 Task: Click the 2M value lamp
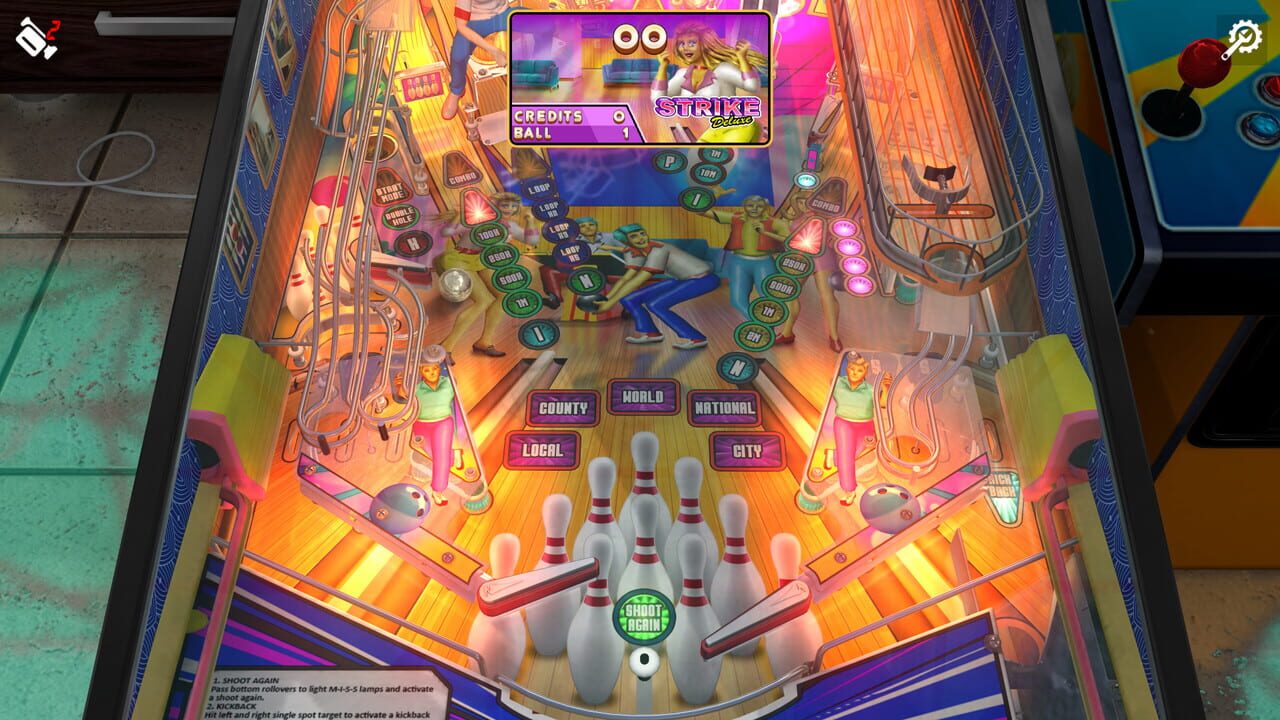click(755, 333)
